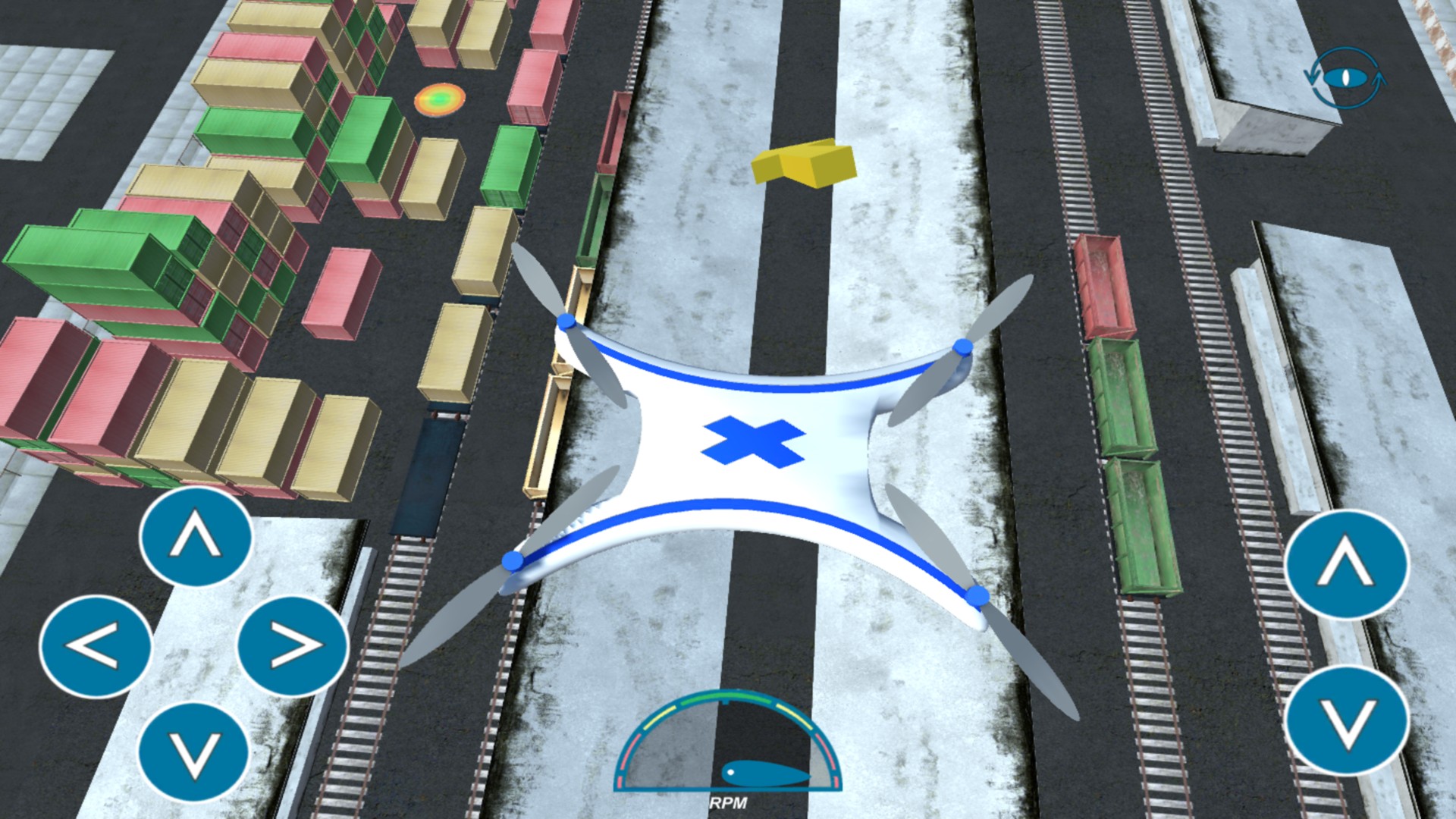Toggle the eye camera view icon
The height and width of the screenshot is (819, 1456).
(x=1345, y=77)
